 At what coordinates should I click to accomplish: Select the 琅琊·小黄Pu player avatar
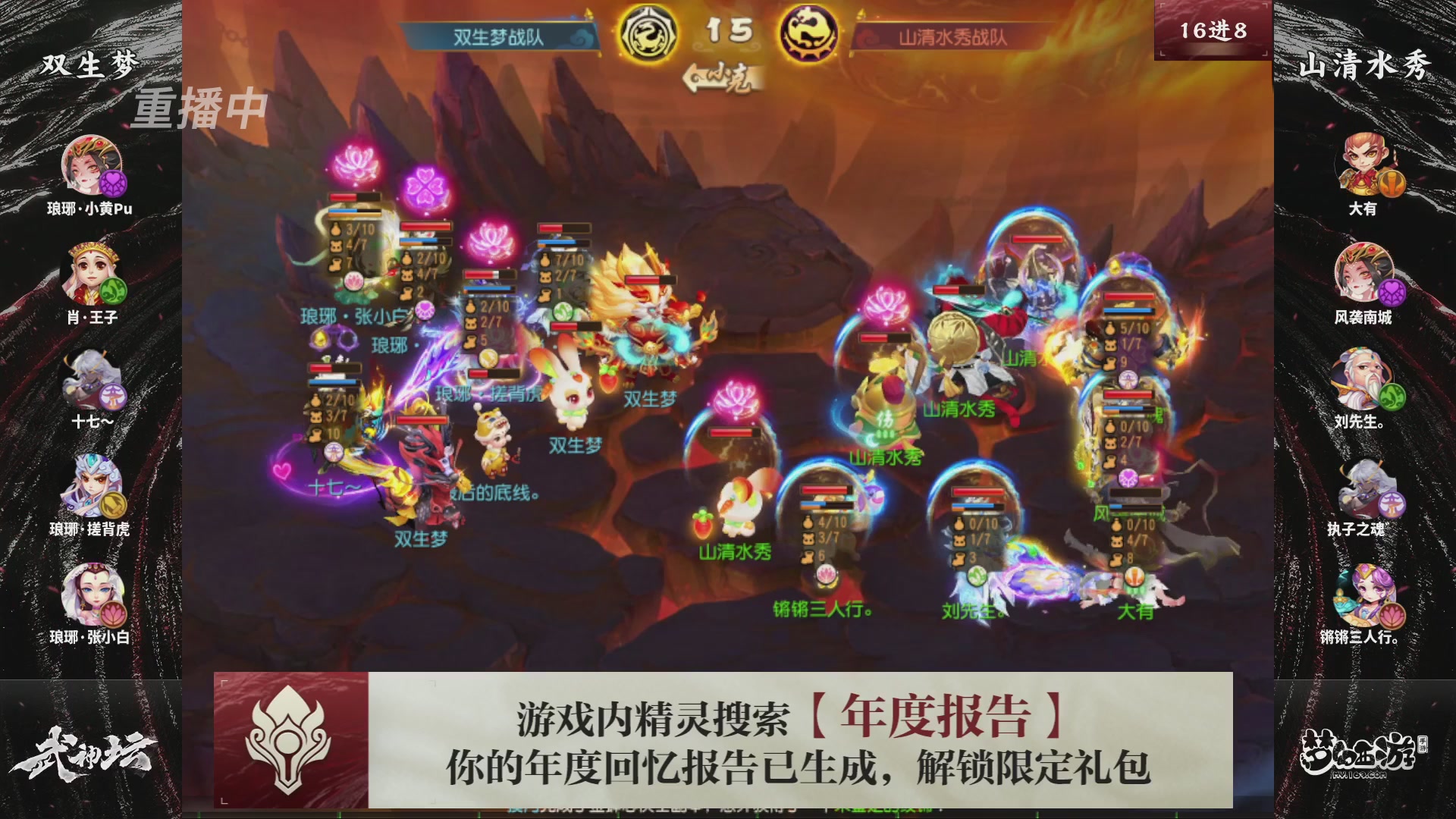[91, 165]
